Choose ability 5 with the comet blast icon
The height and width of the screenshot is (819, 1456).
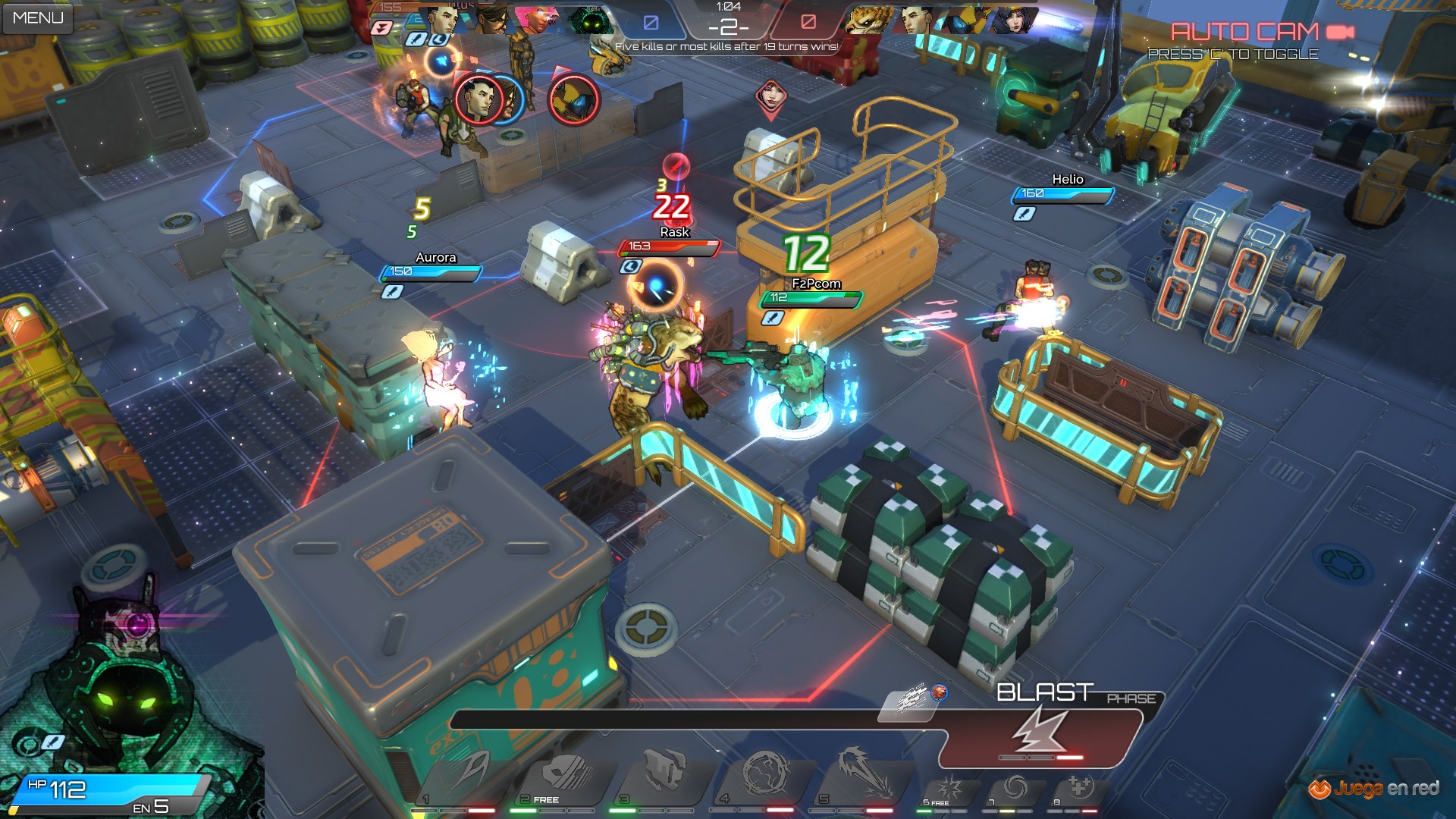coord(864,773)
